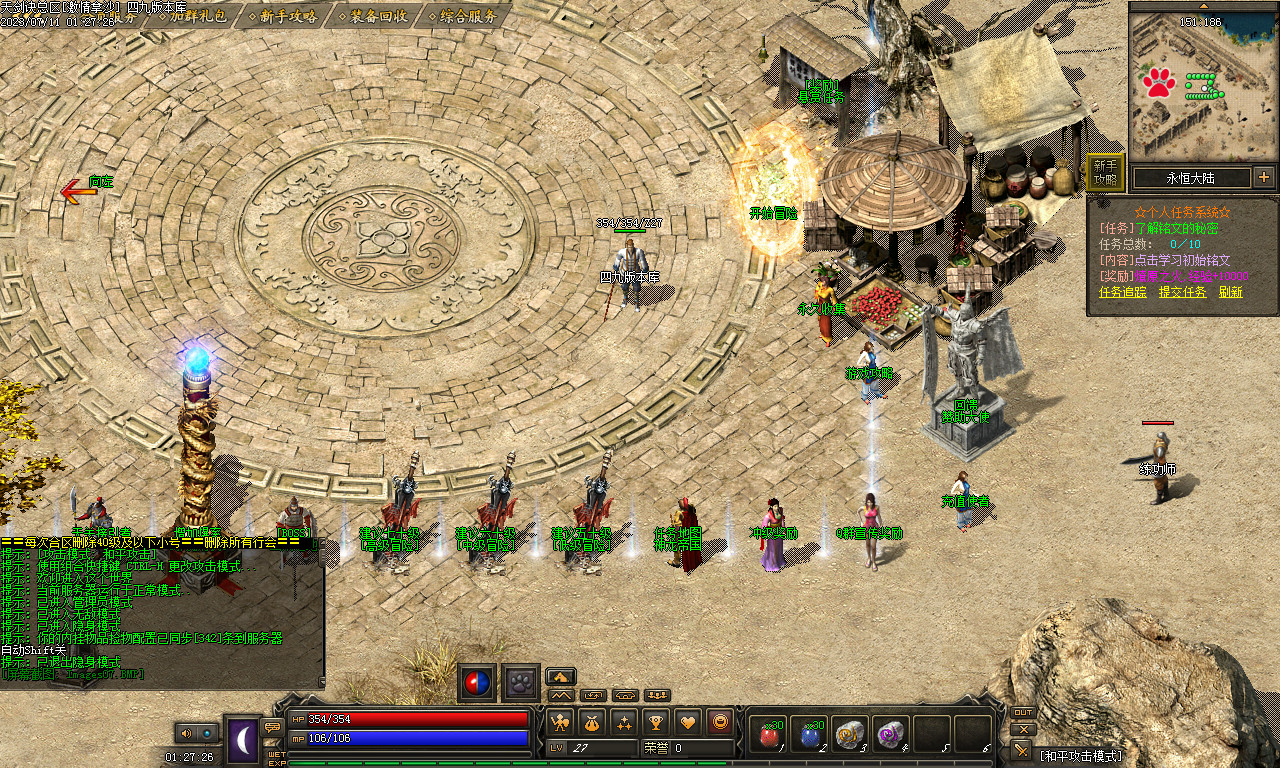Open the 加群礼包 gift pack menu
The width and height of the screenshot is (1280, 768).
198,15
